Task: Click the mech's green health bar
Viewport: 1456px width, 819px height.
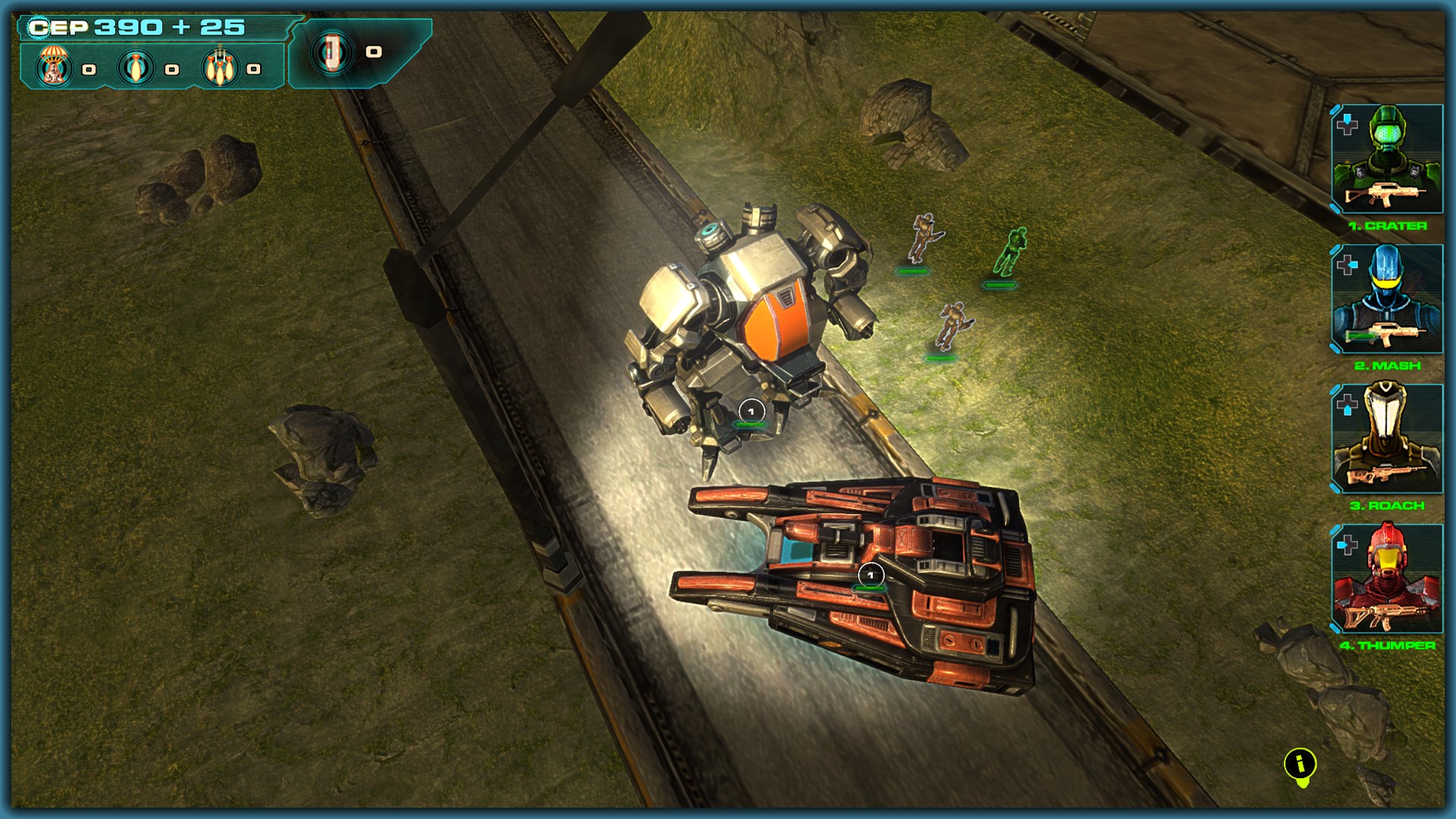Action: point(748,425)
